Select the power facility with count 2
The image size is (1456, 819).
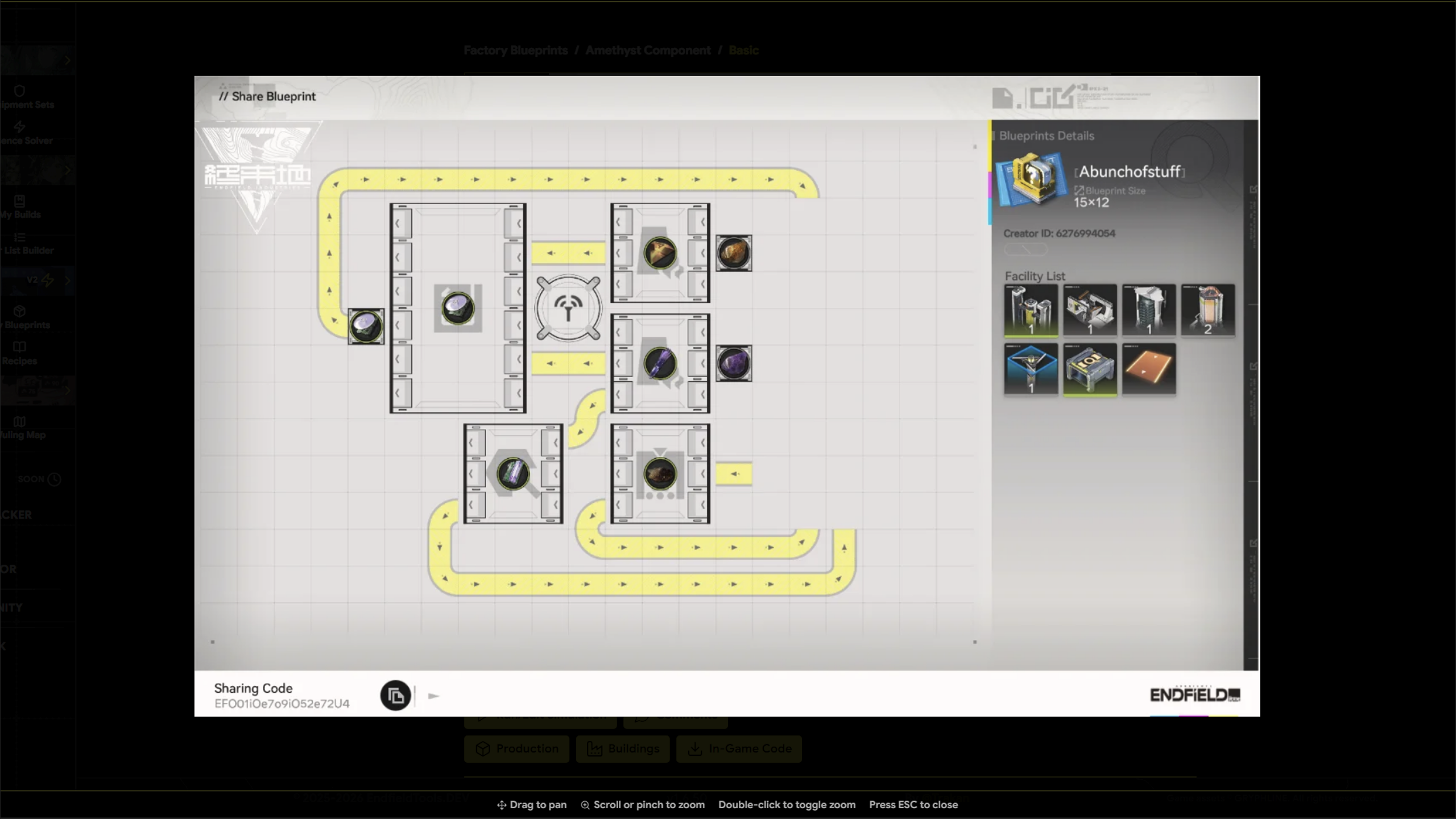[1208, 310]
